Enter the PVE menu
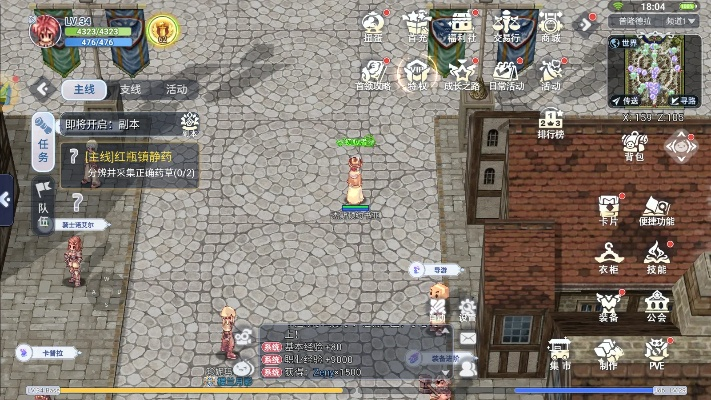Viewport: 711px width, 400px height. (656, 354)
